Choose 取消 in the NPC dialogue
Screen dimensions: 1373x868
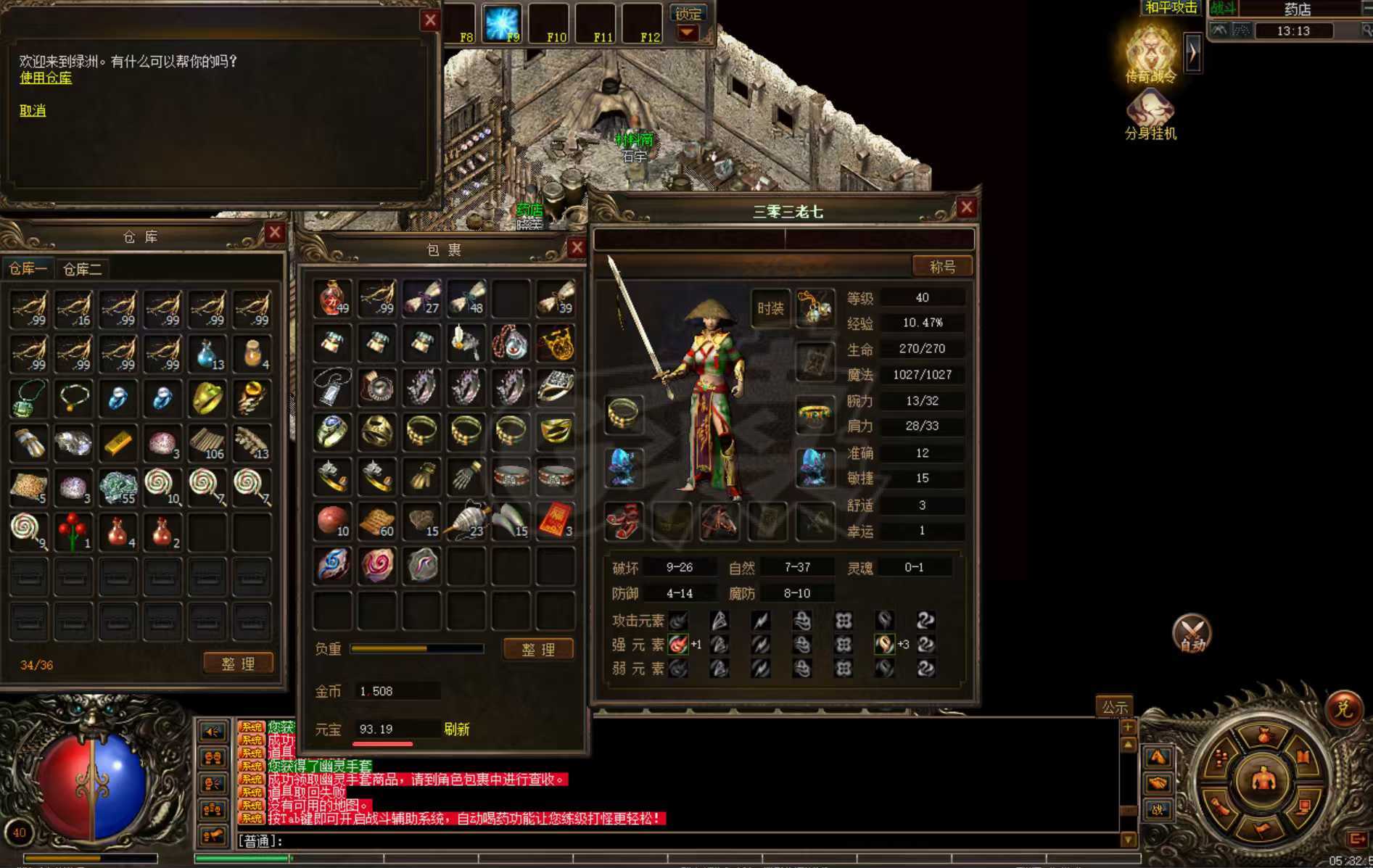pyautogui.click(x=33, y=111)
